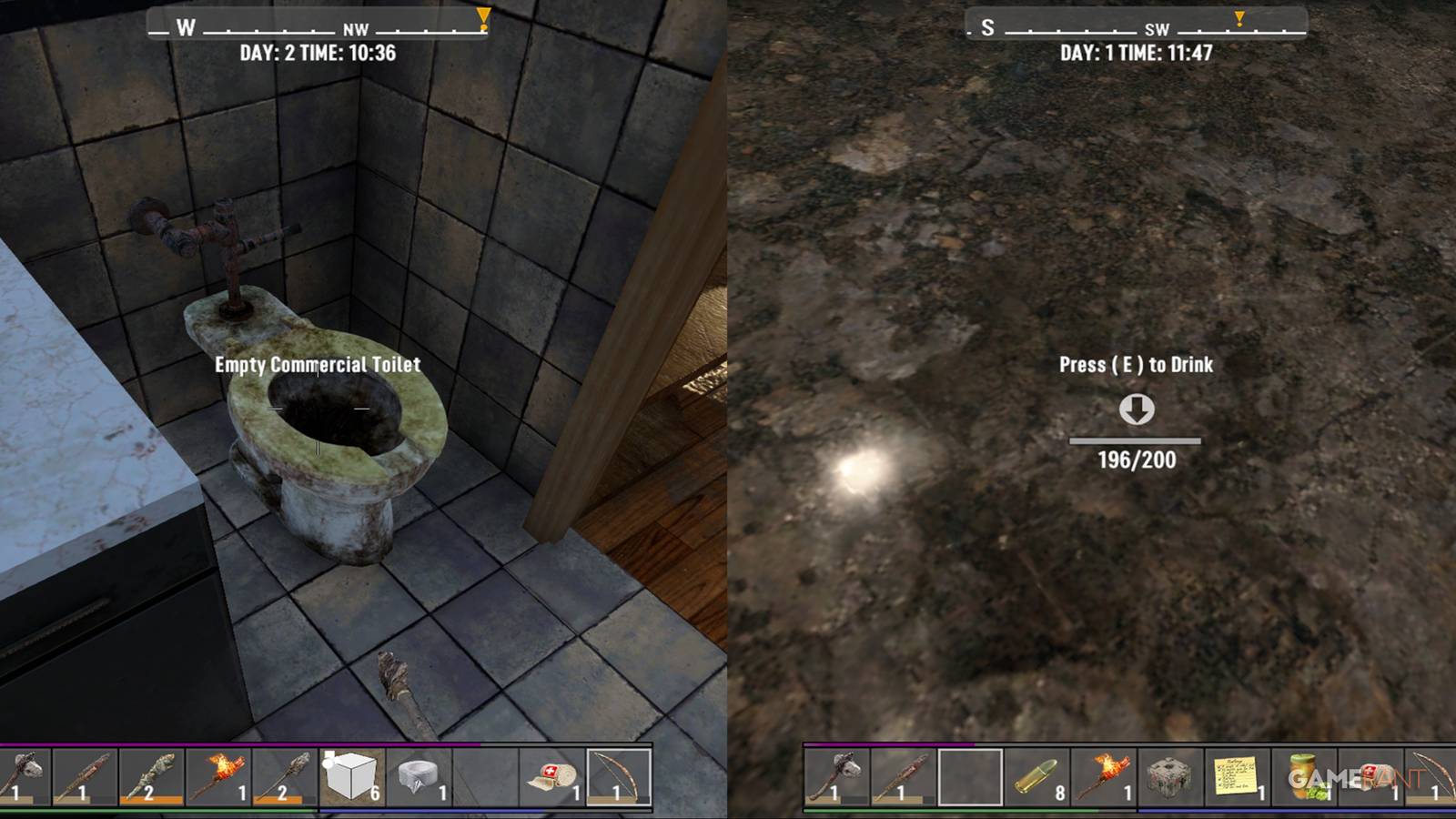
Task: Open the challenge notes item in right hotbar
Action: 1235,778
